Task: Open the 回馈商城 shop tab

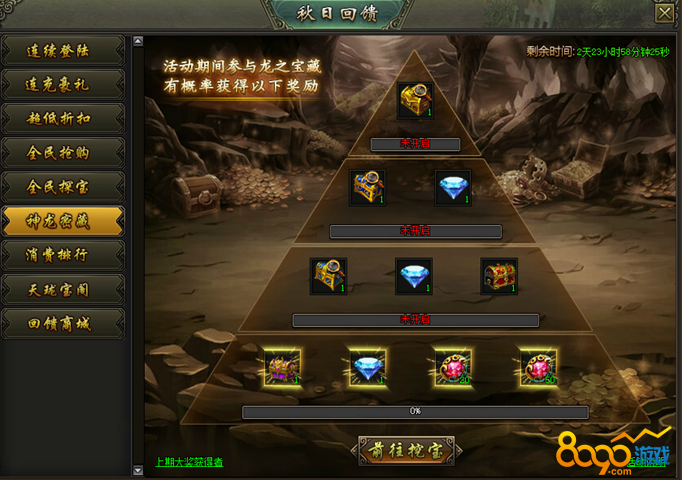Action: (63, 322)
